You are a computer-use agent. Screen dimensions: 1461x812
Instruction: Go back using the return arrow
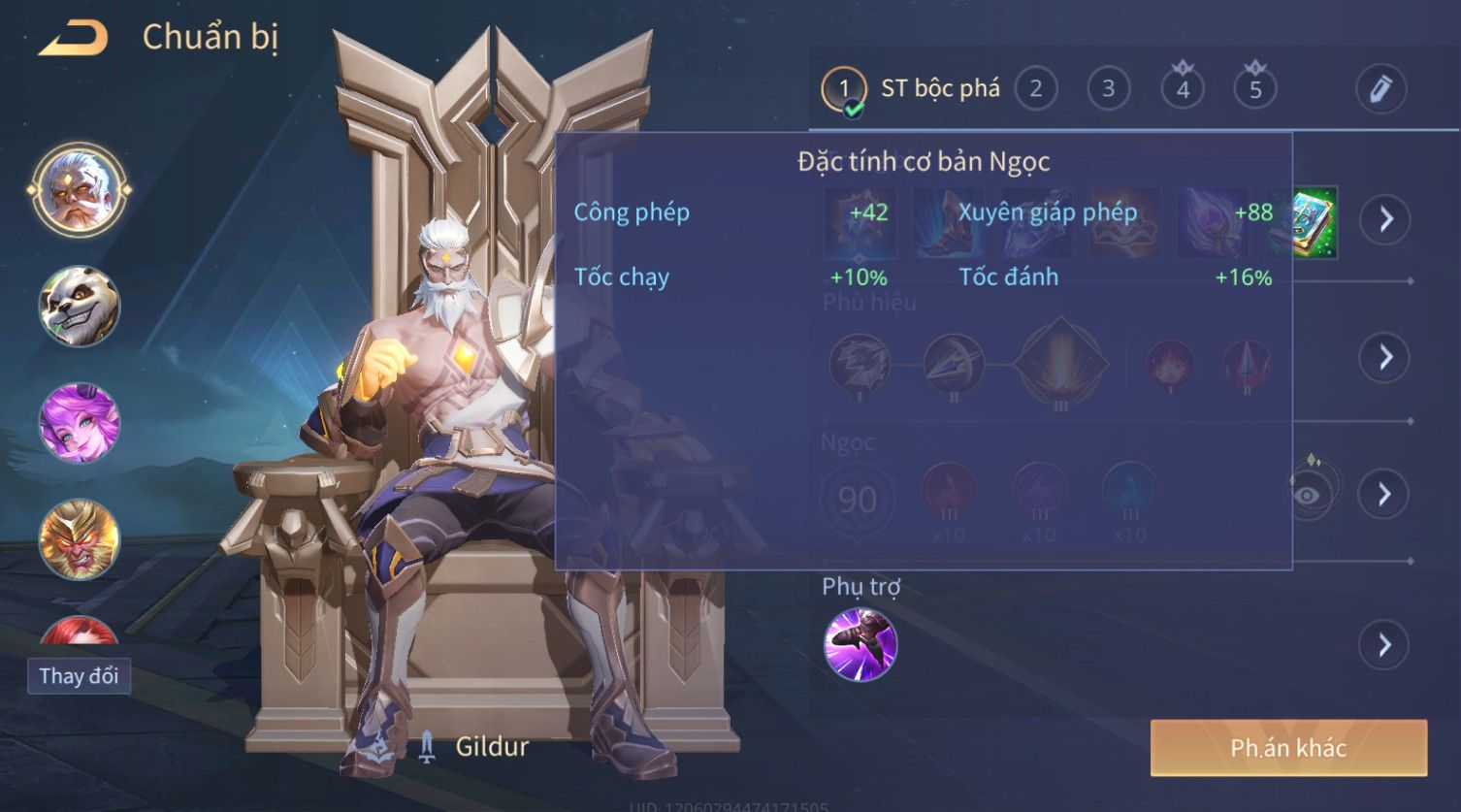point(73,39)
